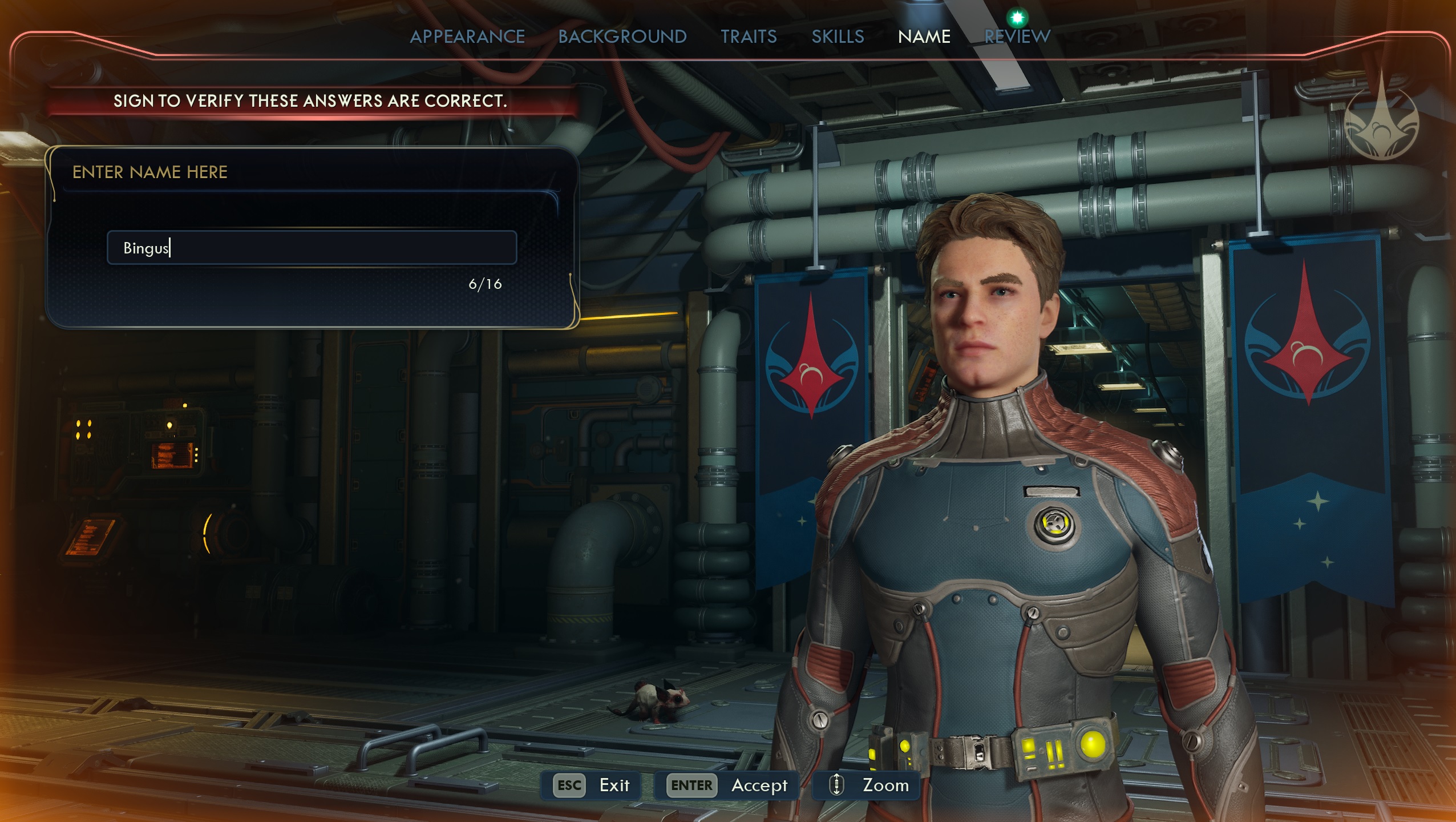Open the Background tab
The height and width of the screenshot is (822, 1456).
(622, 37)
